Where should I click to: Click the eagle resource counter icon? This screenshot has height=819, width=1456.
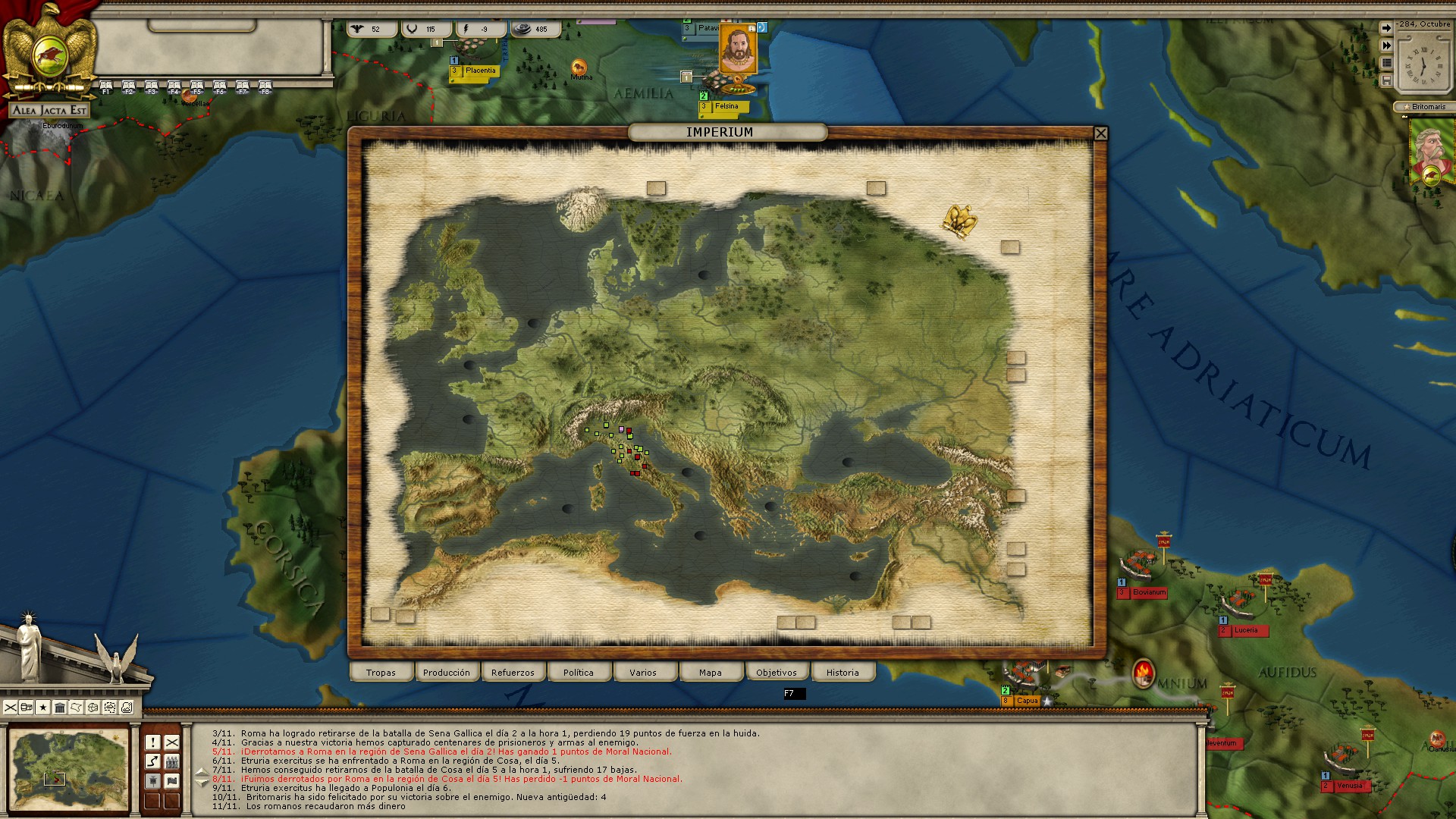coord(356,29)
